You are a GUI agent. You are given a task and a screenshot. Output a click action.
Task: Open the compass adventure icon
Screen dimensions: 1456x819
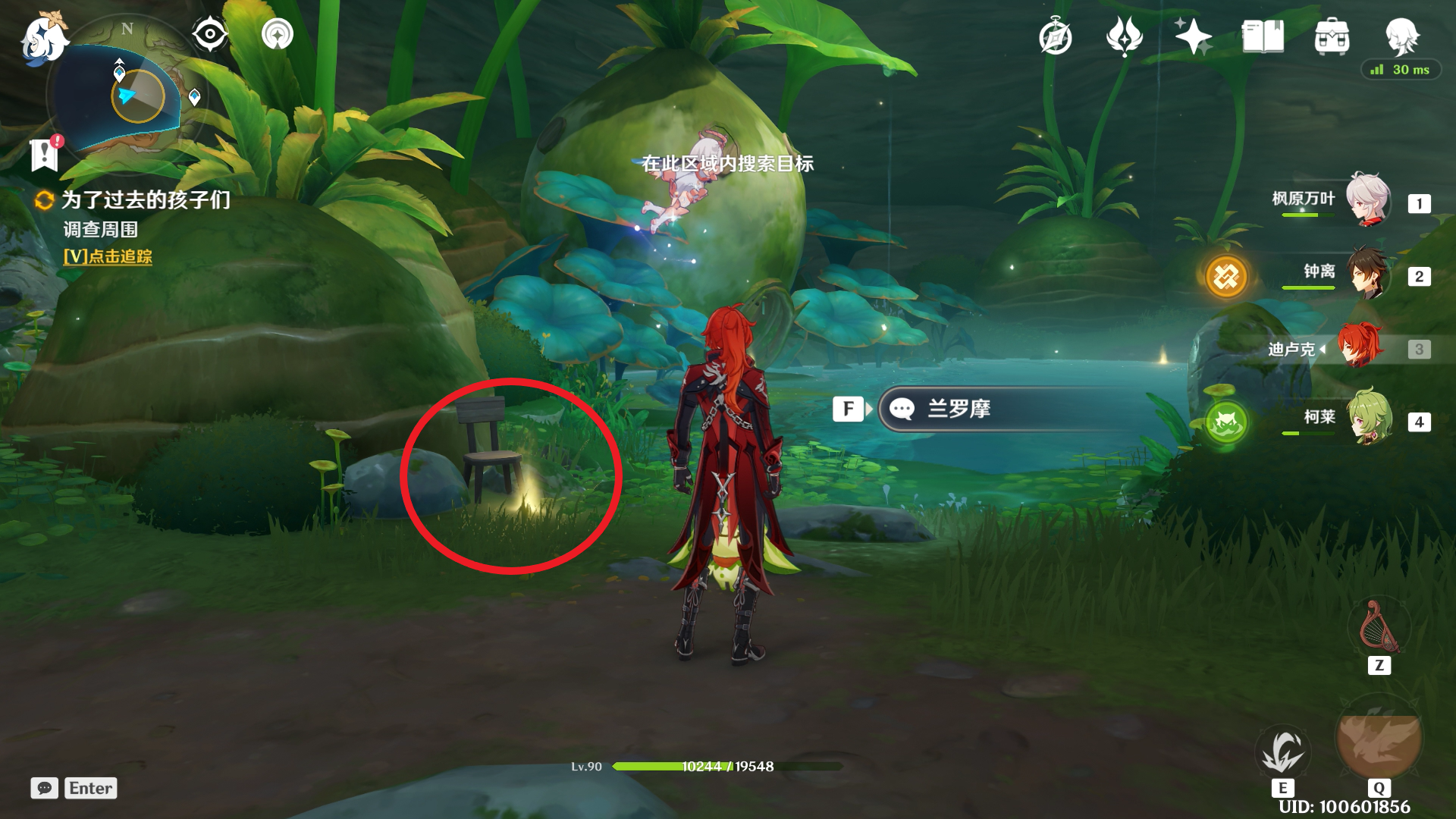pyautogui.click(x=1056, y=36)
